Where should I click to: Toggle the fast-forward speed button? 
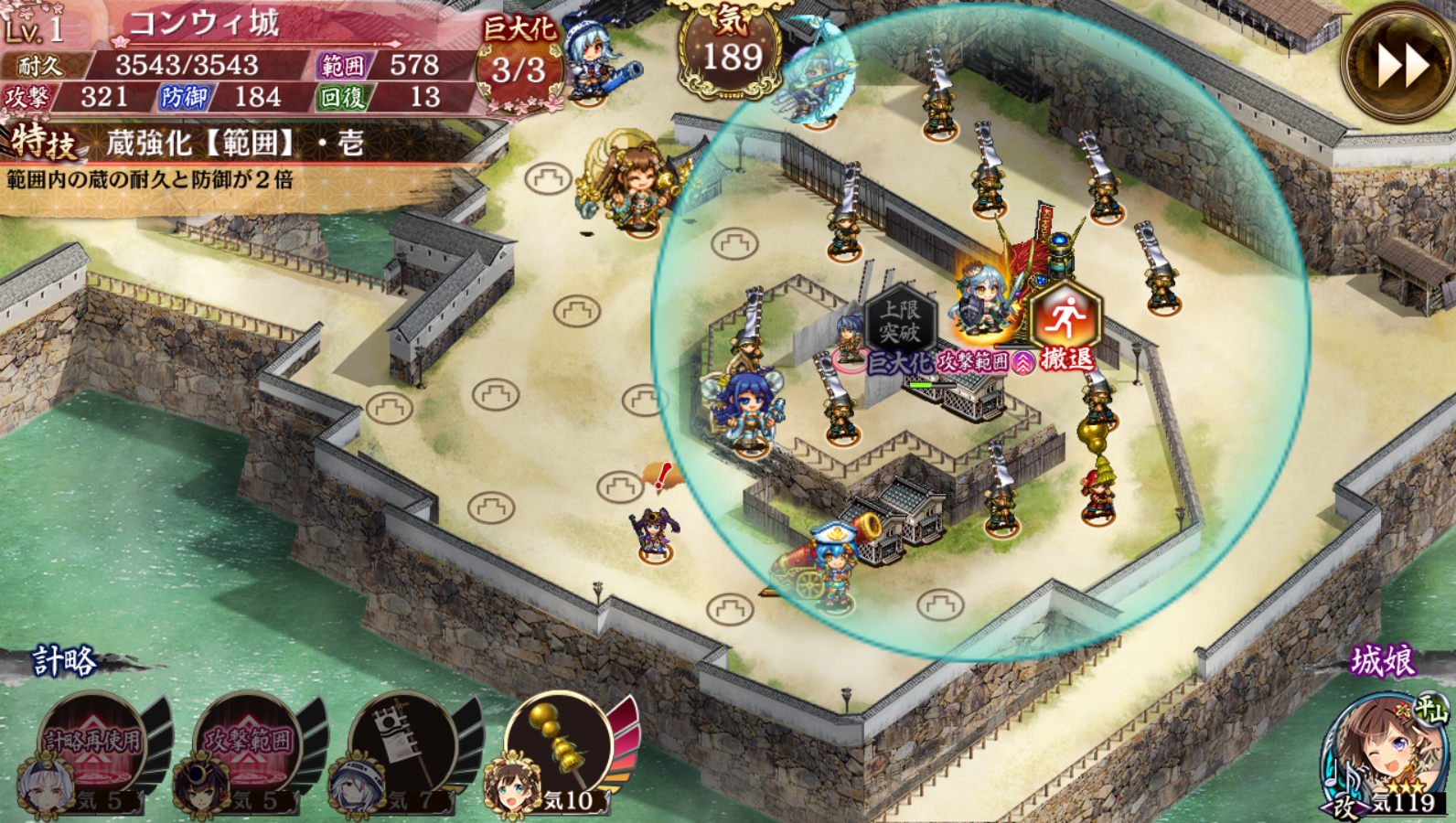click(x=1397, y=62)
